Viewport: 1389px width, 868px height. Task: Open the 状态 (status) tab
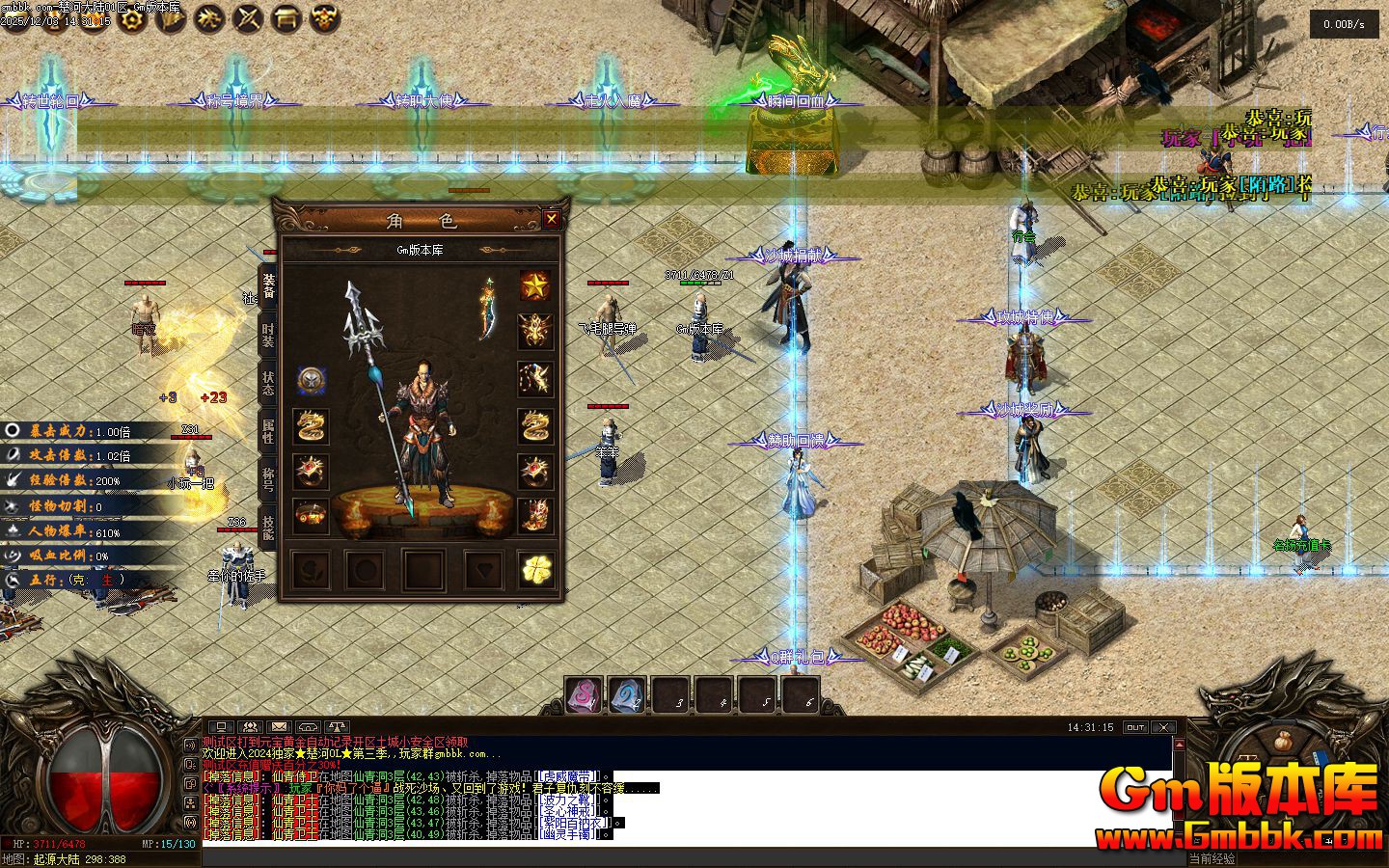(x=268, y=385)
